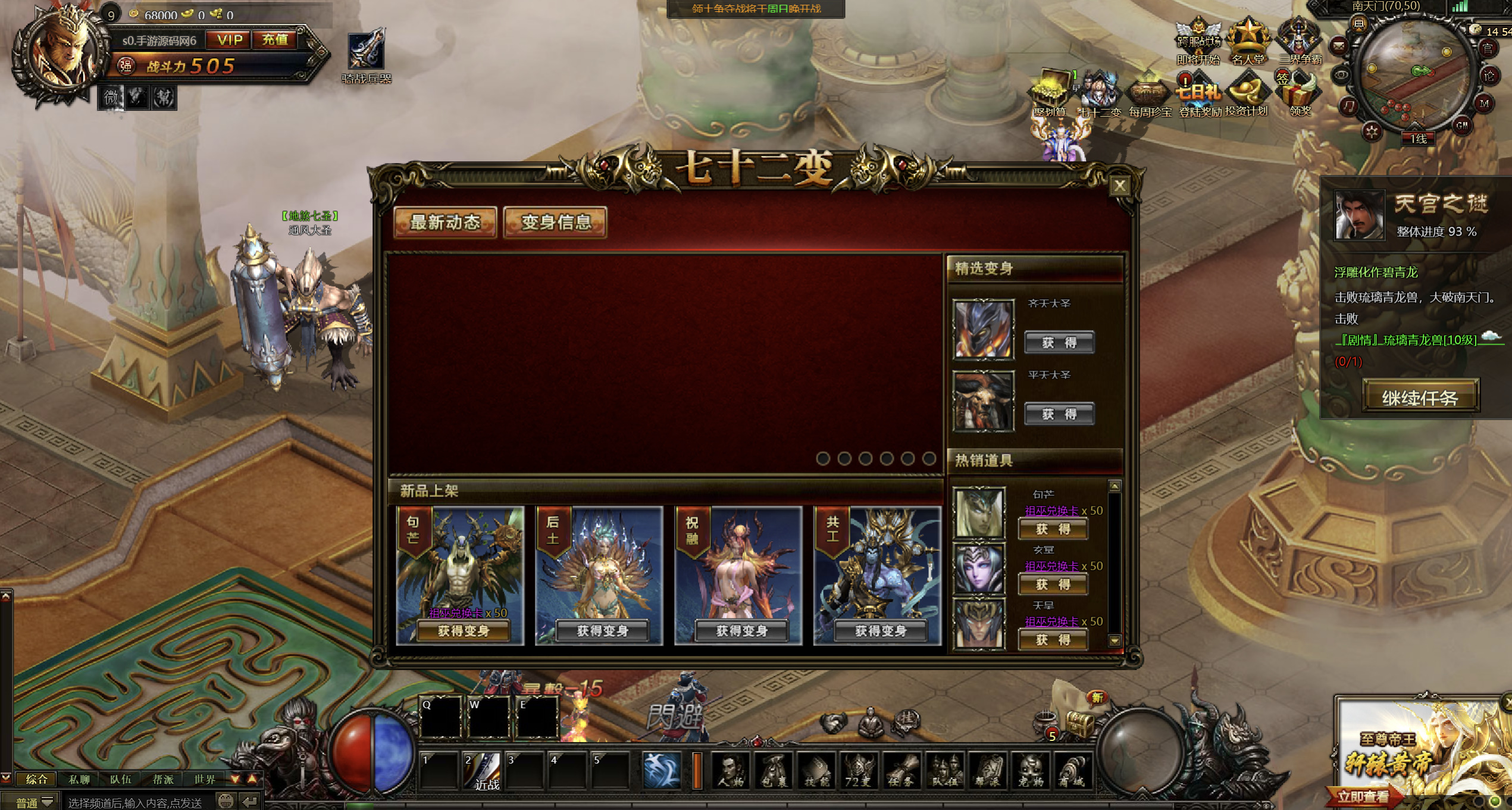Get the 后土 transformation
Image resolution: width=1512 pixels, height=810 pixels.
(x=602, y=631)
